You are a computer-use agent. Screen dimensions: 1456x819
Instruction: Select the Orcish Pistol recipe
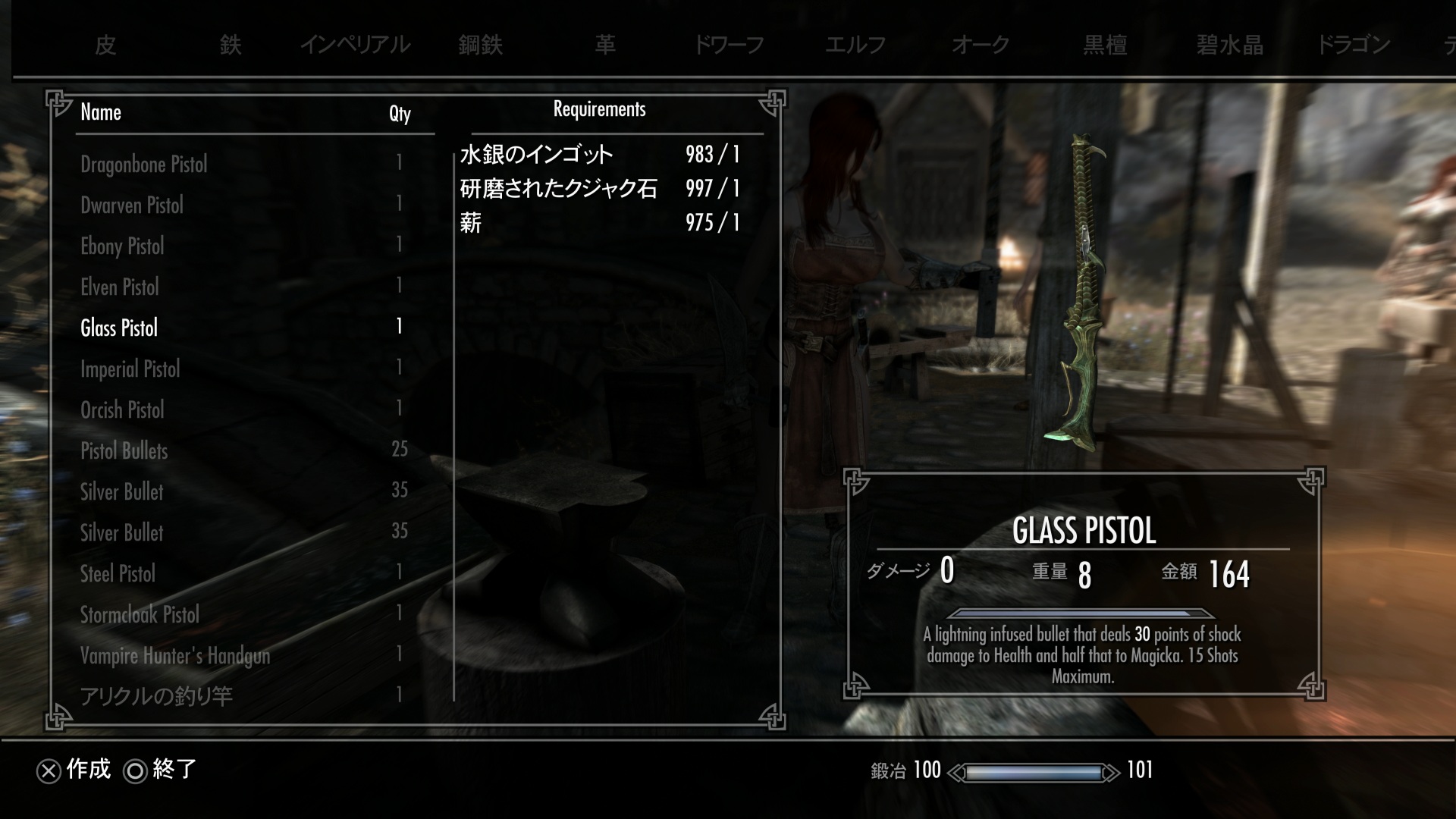pyautogui.click(x=122, y=410)
